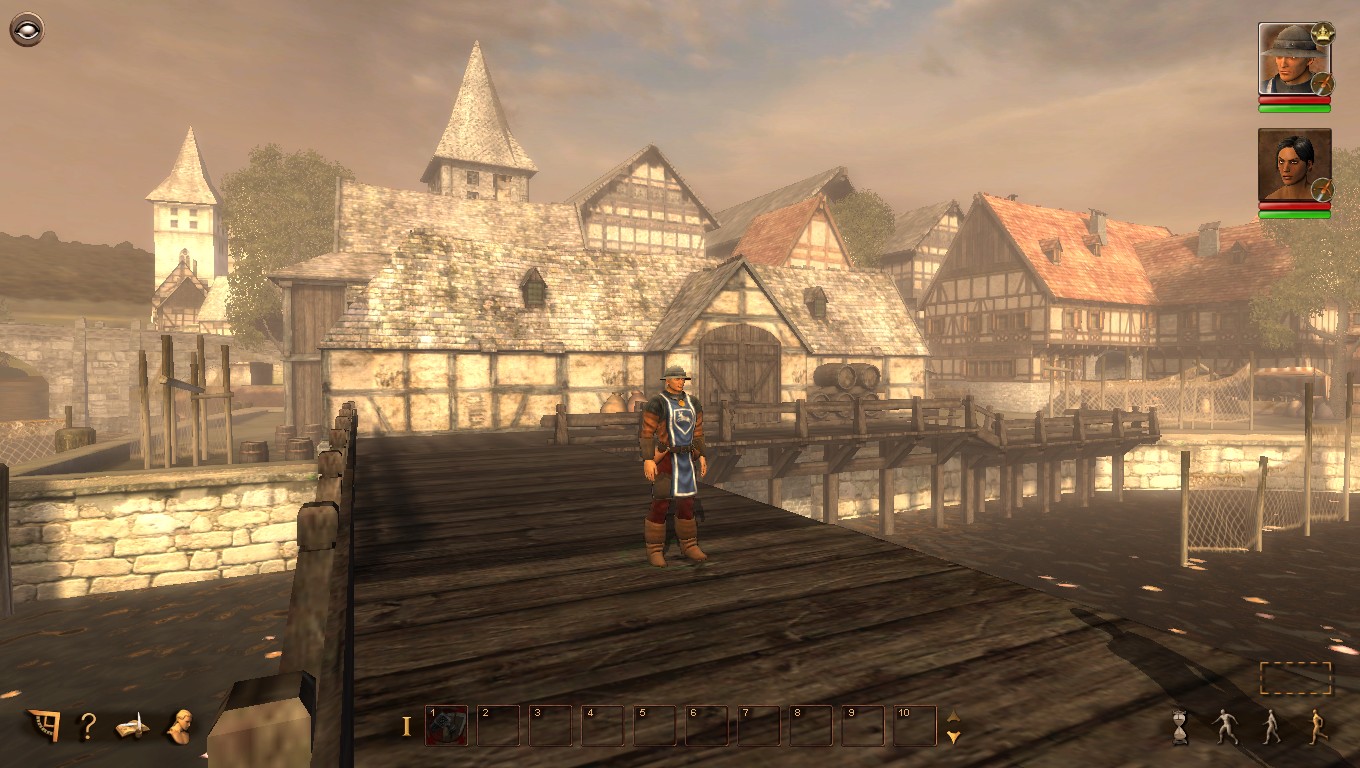The image size is (1360, 768).
Task: Click the weapon icon beside the lower party portrait
Action: (1322, 190)
